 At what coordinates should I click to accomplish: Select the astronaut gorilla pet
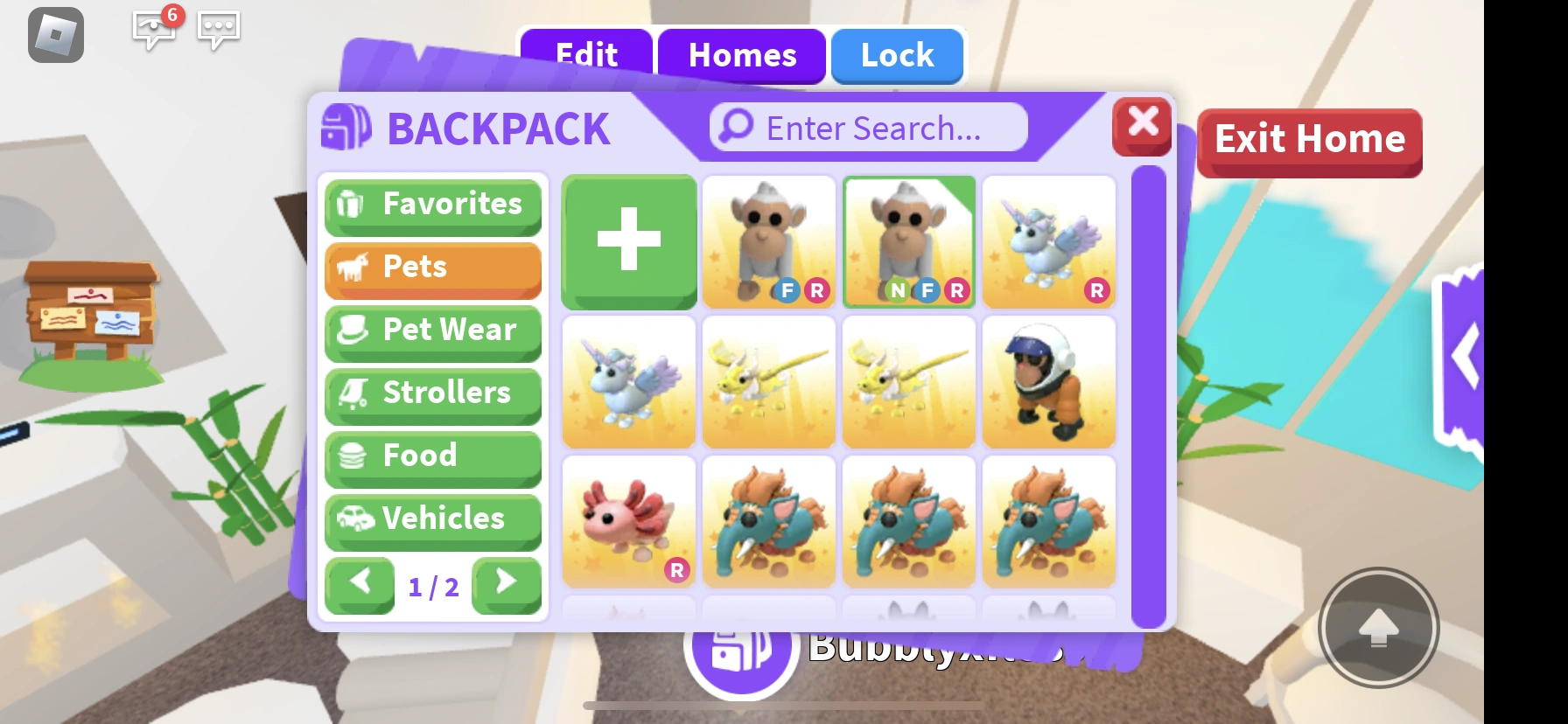[x=1048, y=382]
